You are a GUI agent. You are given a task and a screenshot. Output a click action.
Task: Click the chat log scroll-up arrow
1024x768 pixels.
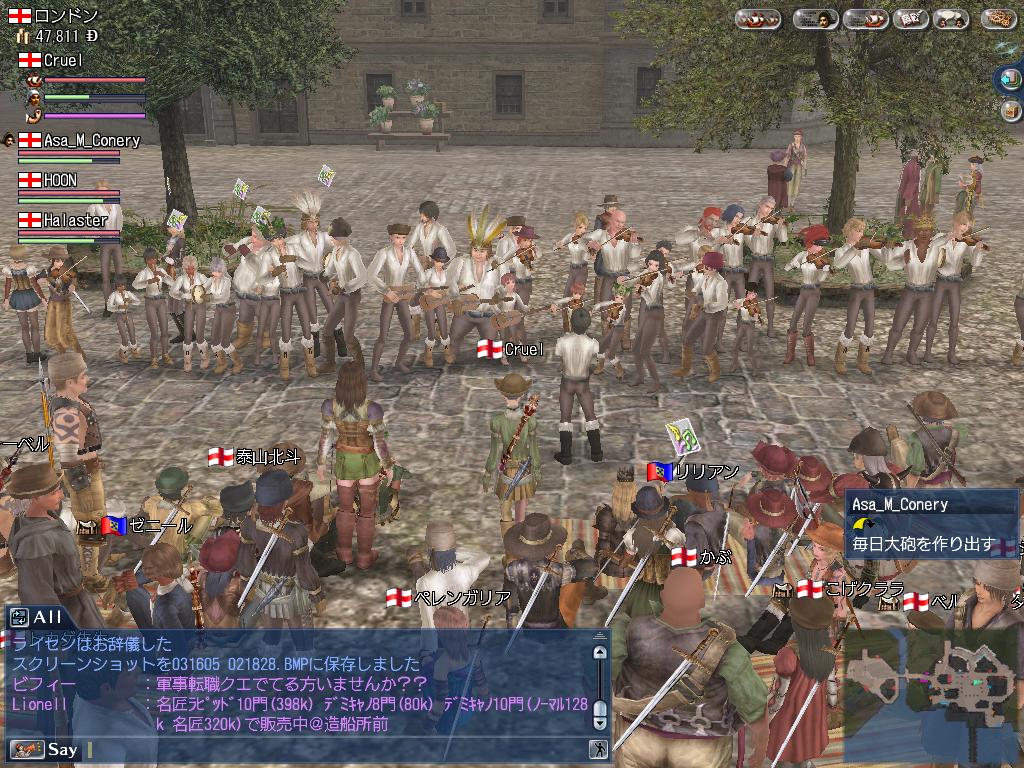599,653
